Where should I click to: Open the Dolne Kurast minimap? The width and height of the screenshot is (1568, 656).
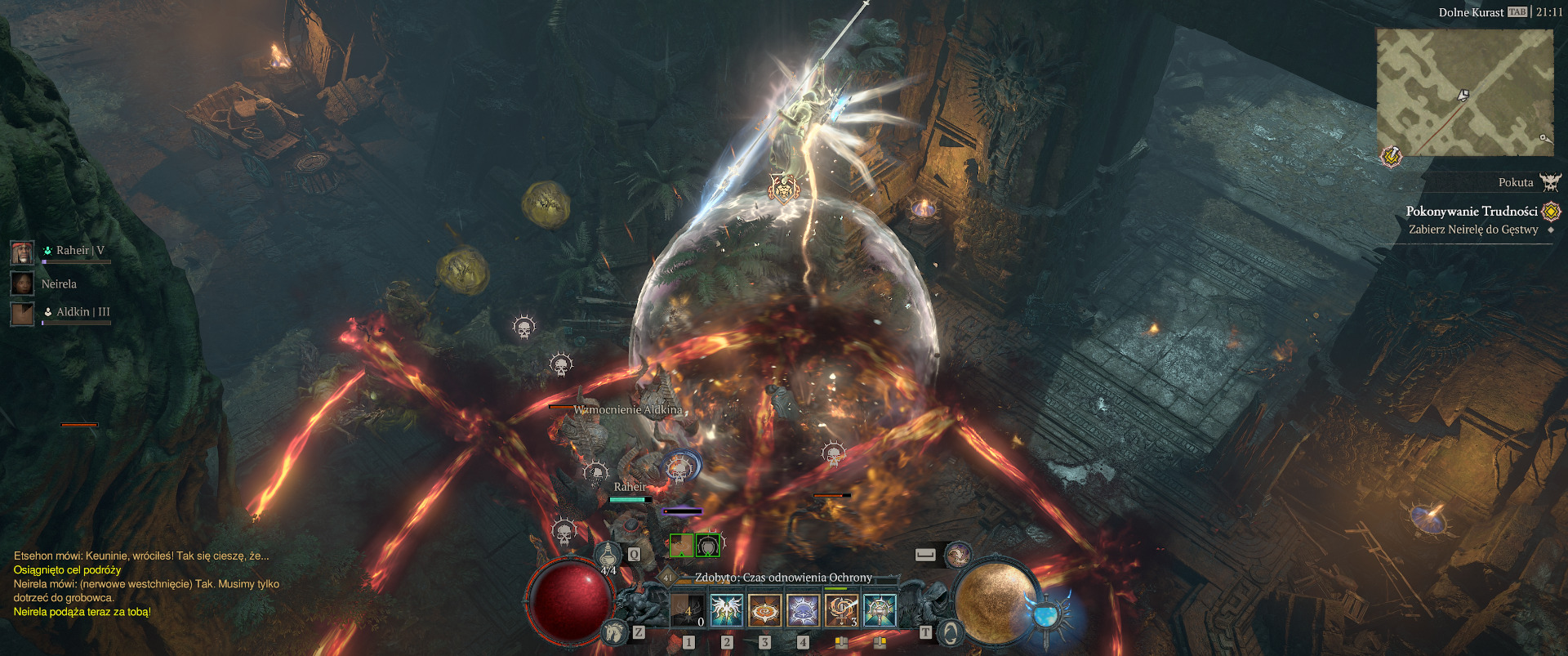click(x=1464, y=92)
